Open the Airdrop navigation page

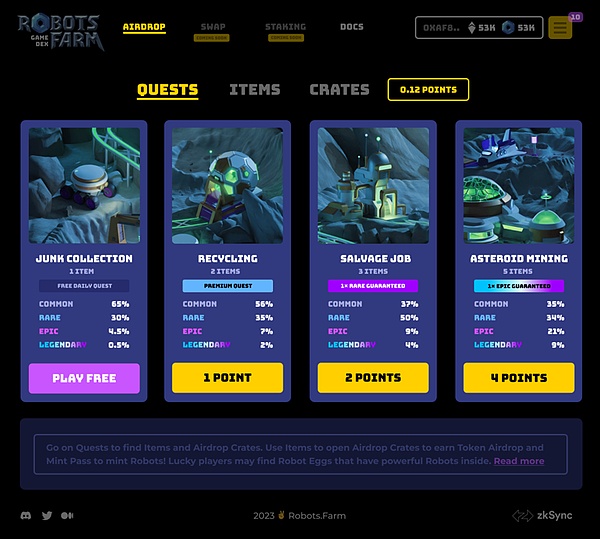pos(144,27)
